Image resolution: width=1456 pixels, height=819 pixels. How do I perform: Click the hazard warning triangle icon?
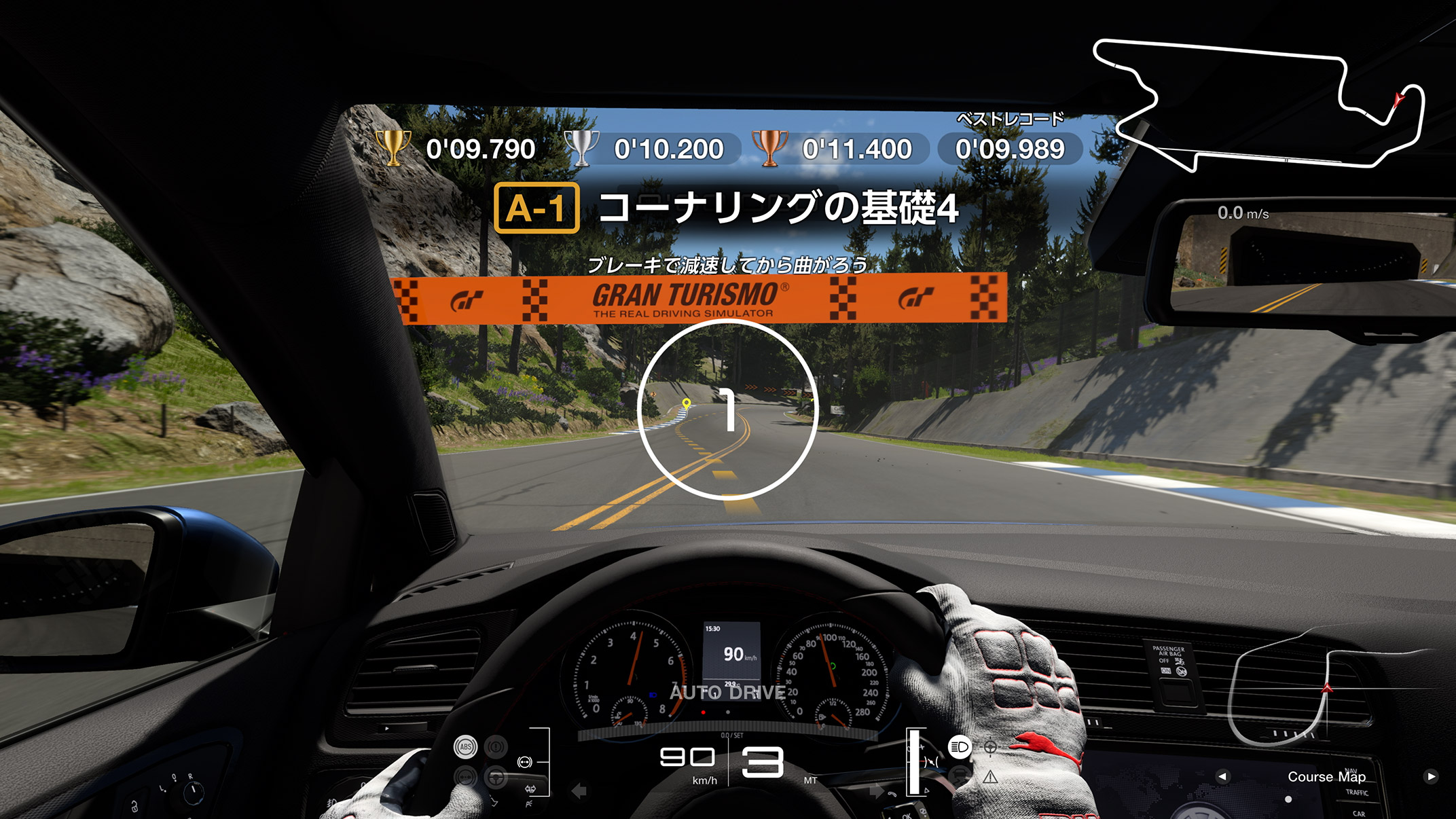(990, 776)
